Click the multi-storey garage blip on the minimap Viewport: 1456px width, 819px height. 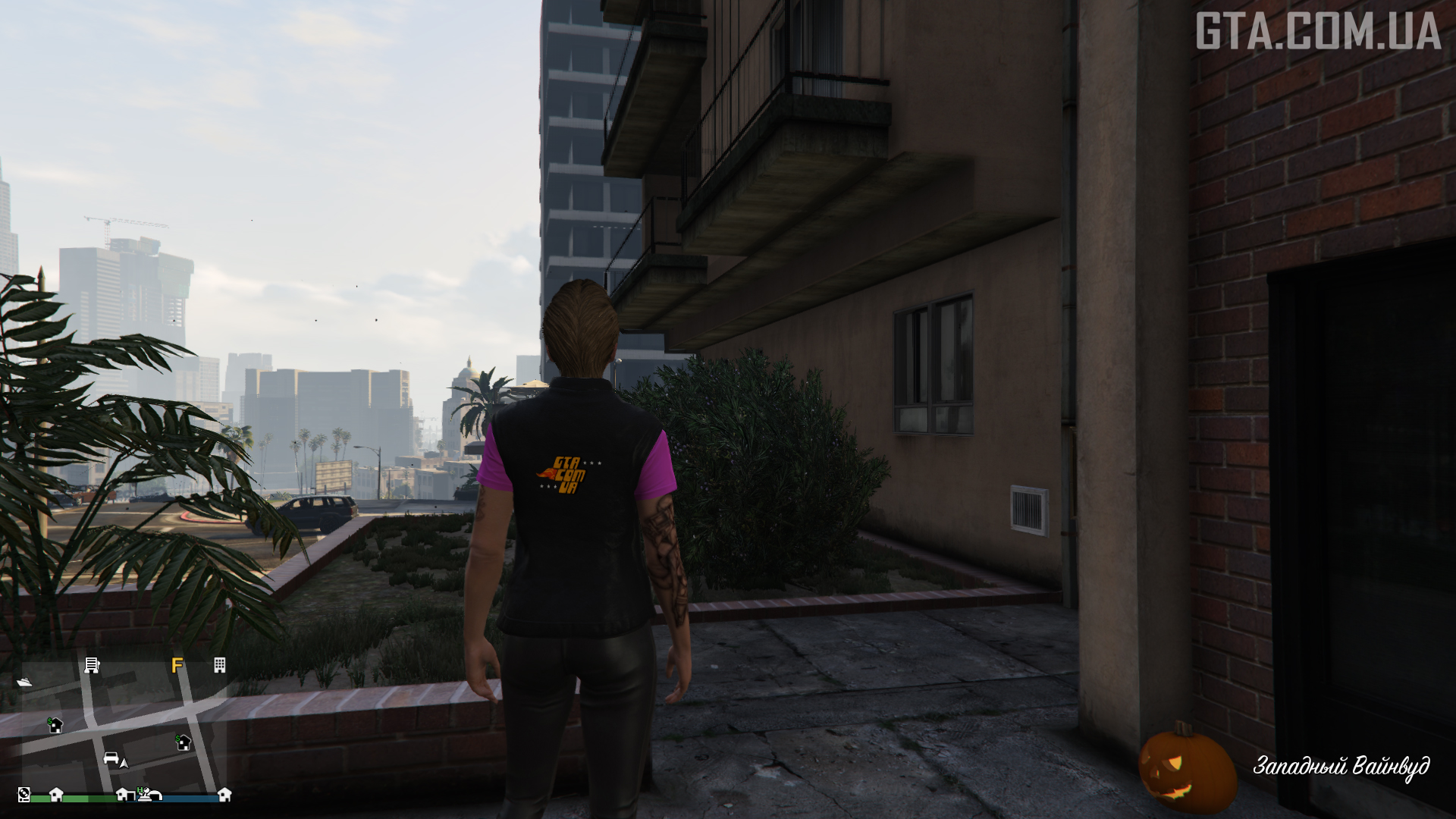[92, 665]
